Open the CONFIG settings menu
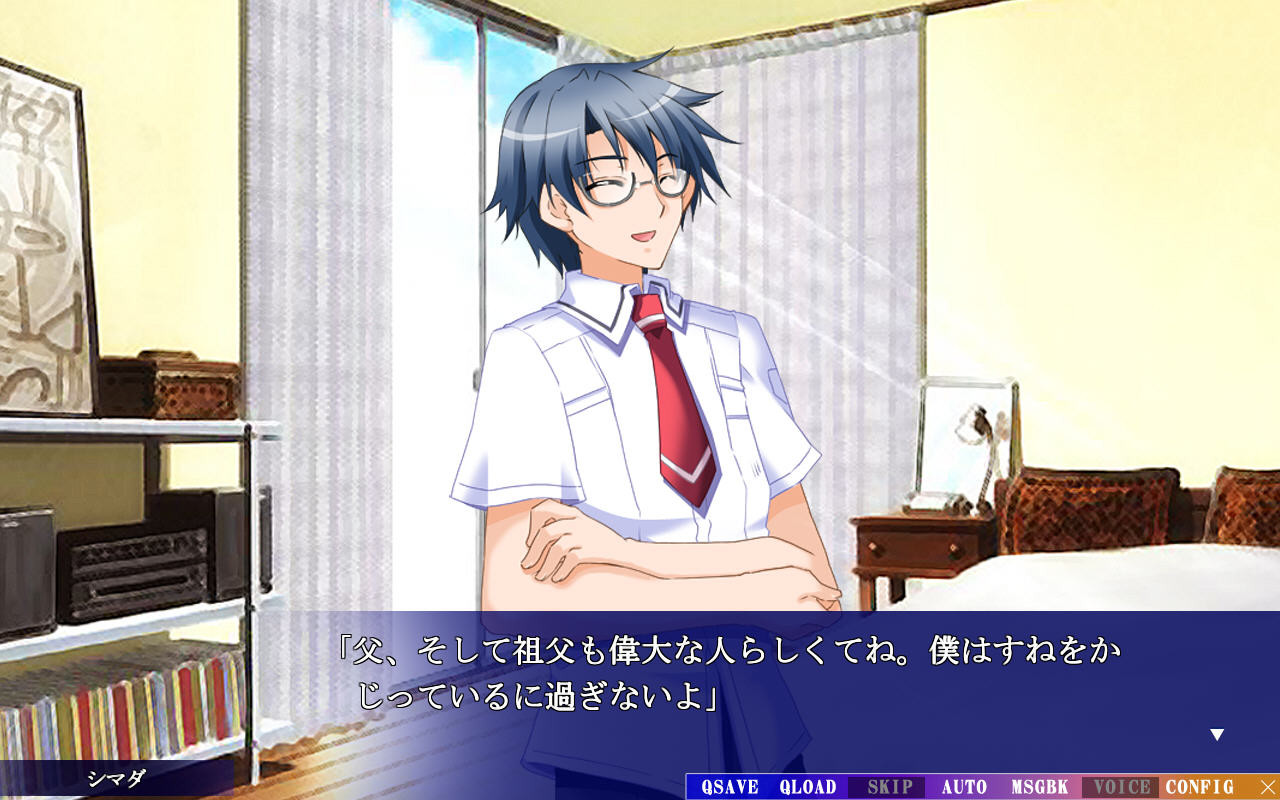The height and width of the screenshot is (800, 1280). (x=1199, y=787)
